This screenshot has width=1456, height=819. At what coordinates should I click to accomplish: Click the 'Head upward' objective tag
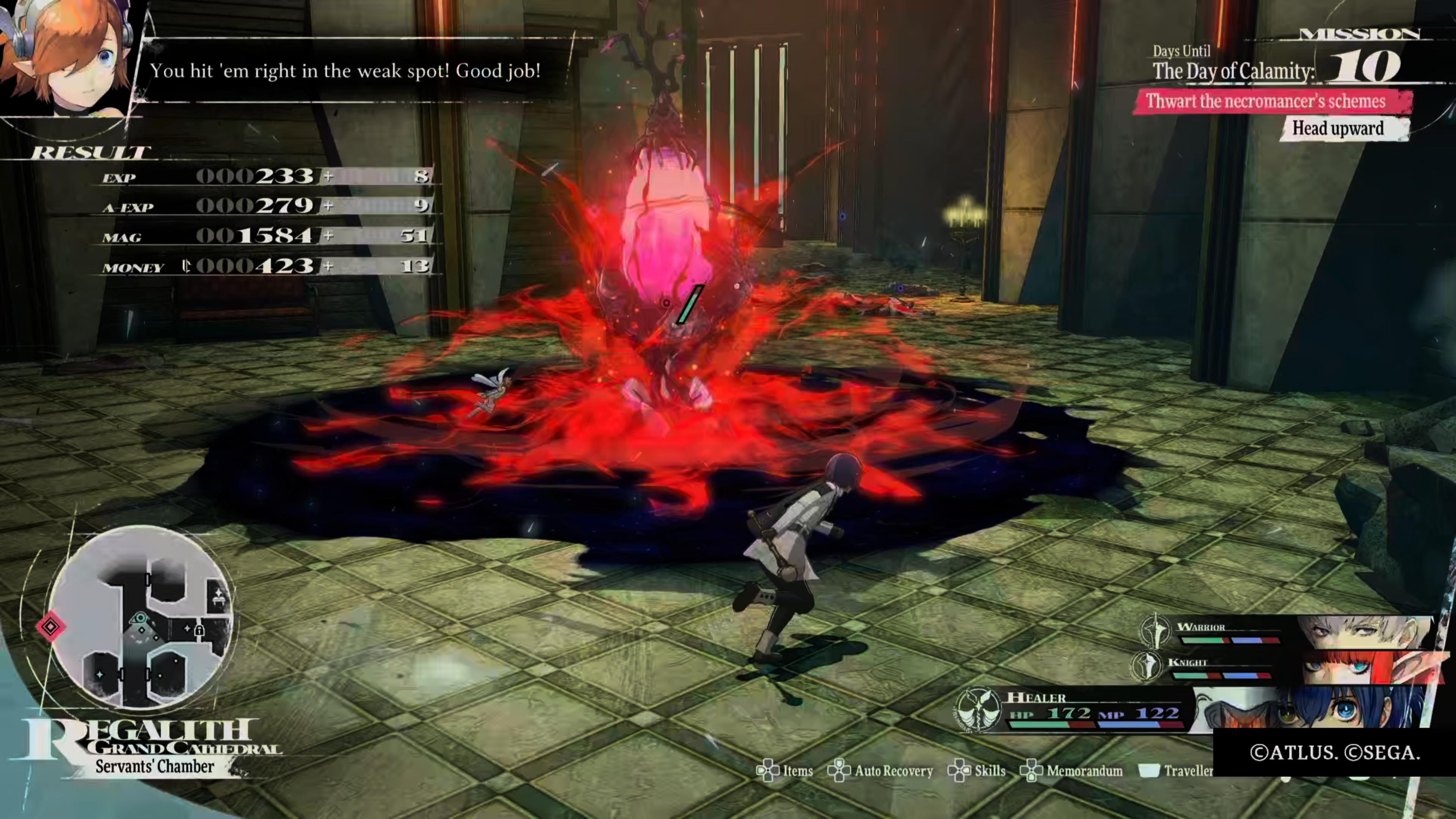point(1338,128)
